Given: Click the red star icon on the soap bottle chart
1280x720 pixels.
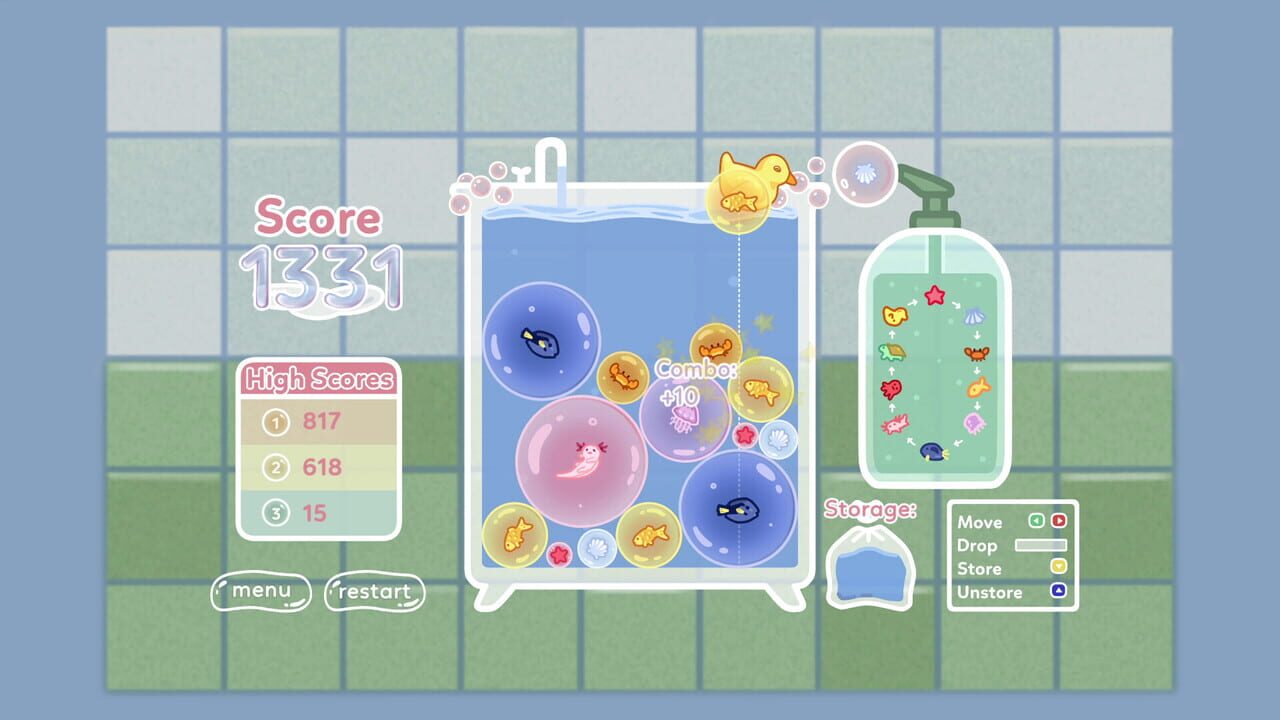Looking at the screenshot, I should [934, 294].
